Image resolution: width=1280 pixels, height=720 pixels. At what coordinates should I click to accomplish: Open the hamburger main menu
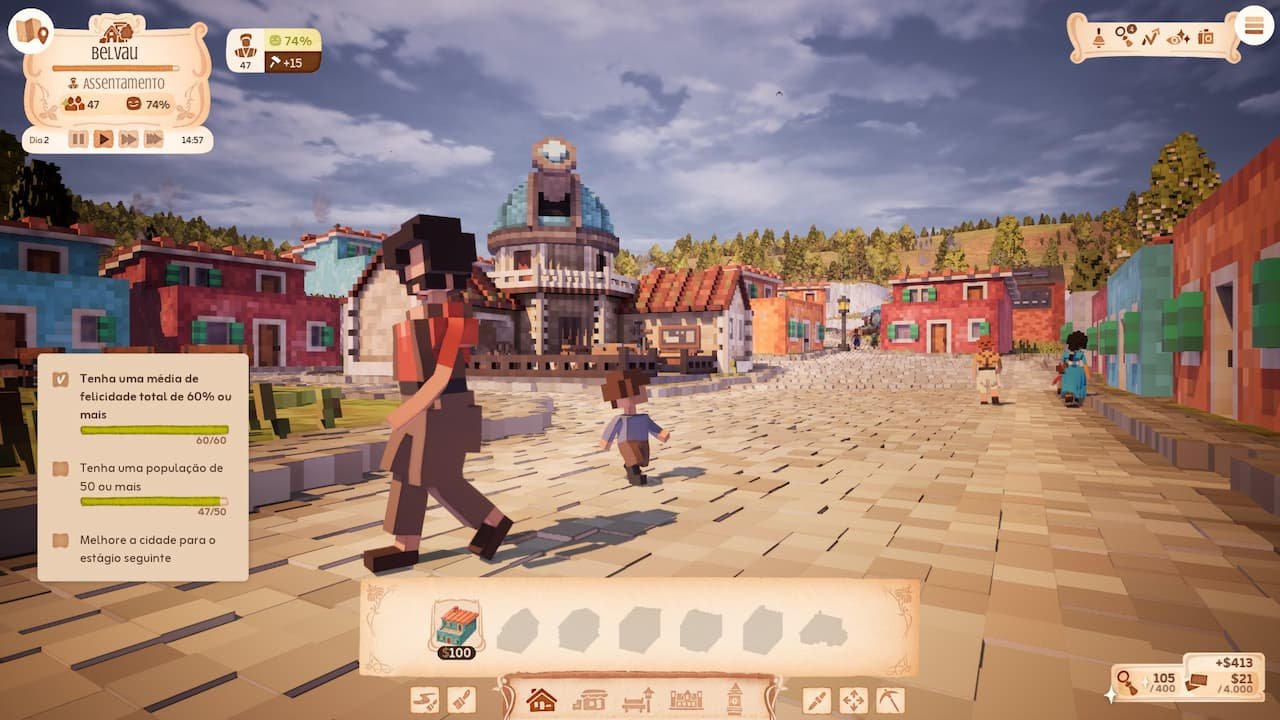pos(1254,26)
